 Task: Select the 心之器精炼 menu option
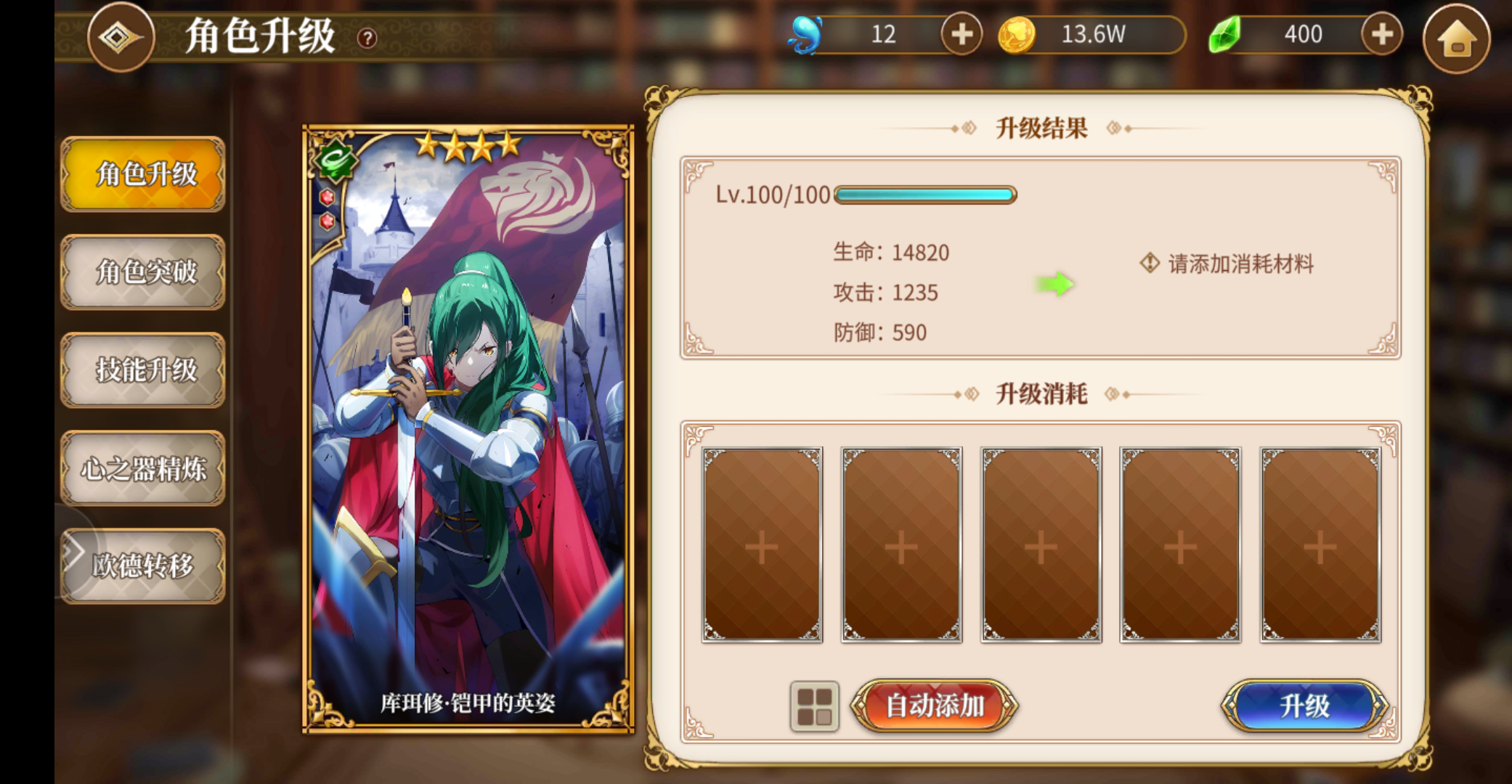click(143, 469)
